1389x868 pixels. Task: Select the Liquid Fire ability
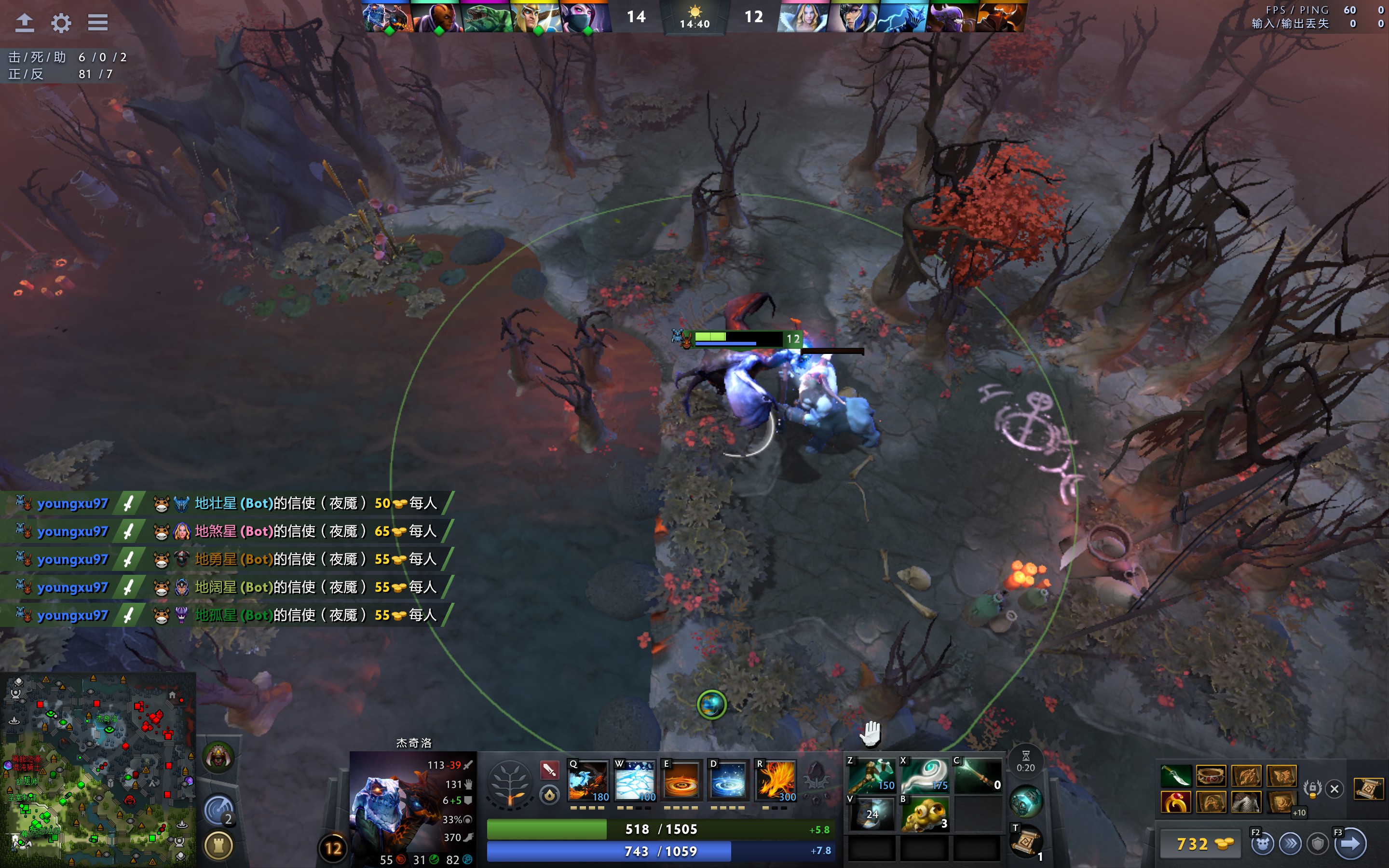tap(681, 781)
